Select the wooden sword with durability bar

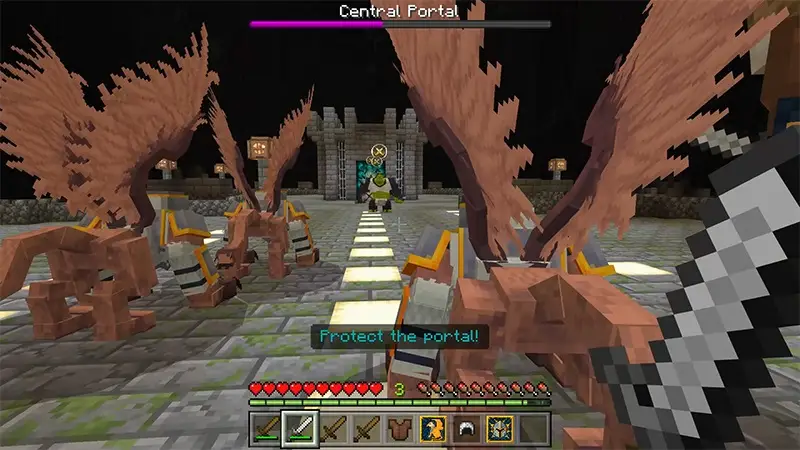pos(266,427)
